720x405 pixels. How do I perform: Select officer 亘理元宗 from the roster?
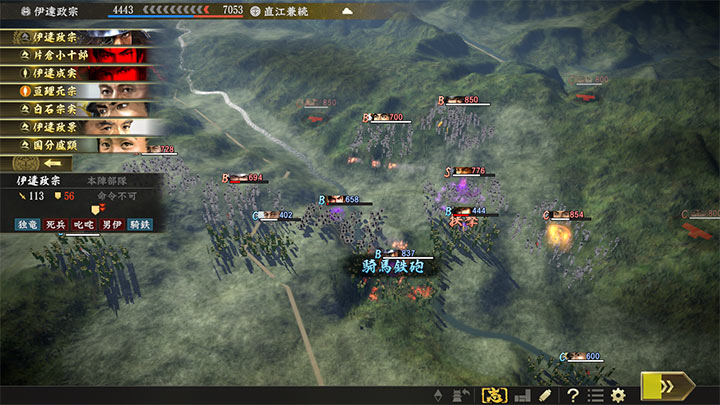pyautogui.click(x=82, y=91)
